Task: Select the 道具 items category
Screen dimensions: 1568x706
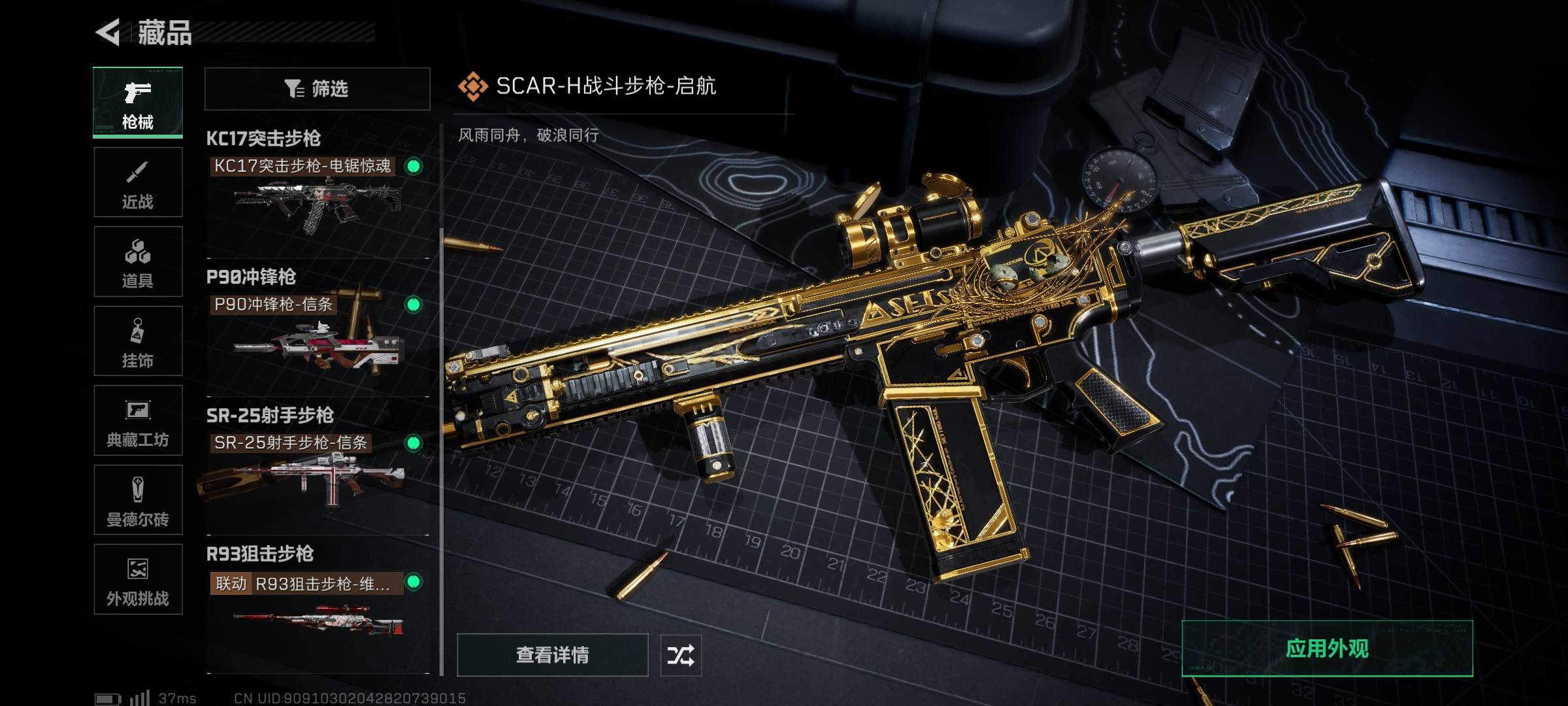Action: click(138, 262)
